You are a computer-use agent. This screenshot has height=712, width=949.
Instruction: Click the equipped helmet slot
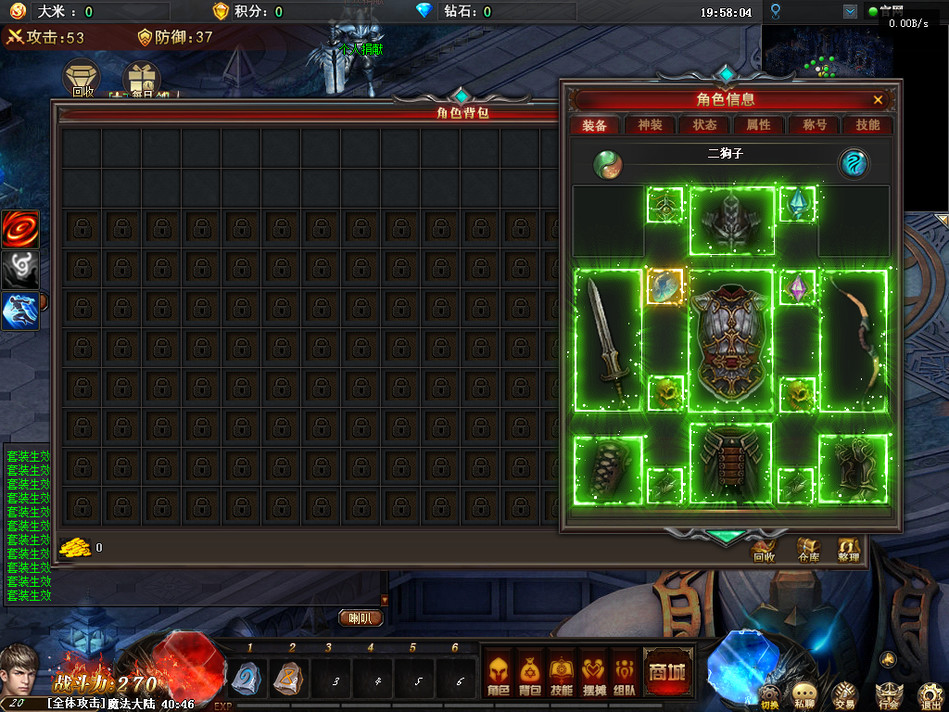point(732,220)
